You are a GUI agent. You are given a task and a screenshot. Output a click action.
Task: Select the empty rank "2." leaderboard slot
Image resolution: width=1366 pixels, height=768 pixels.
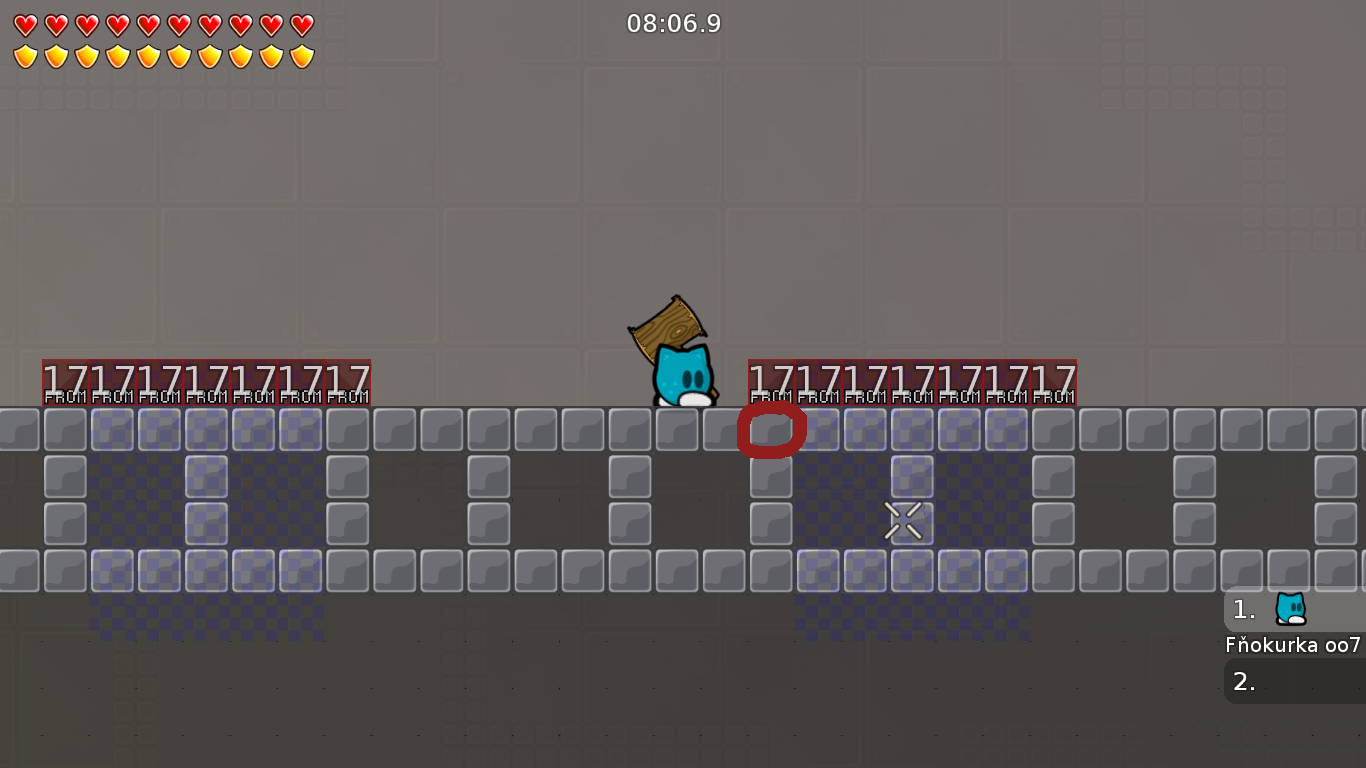click(x=1243, y=682)
